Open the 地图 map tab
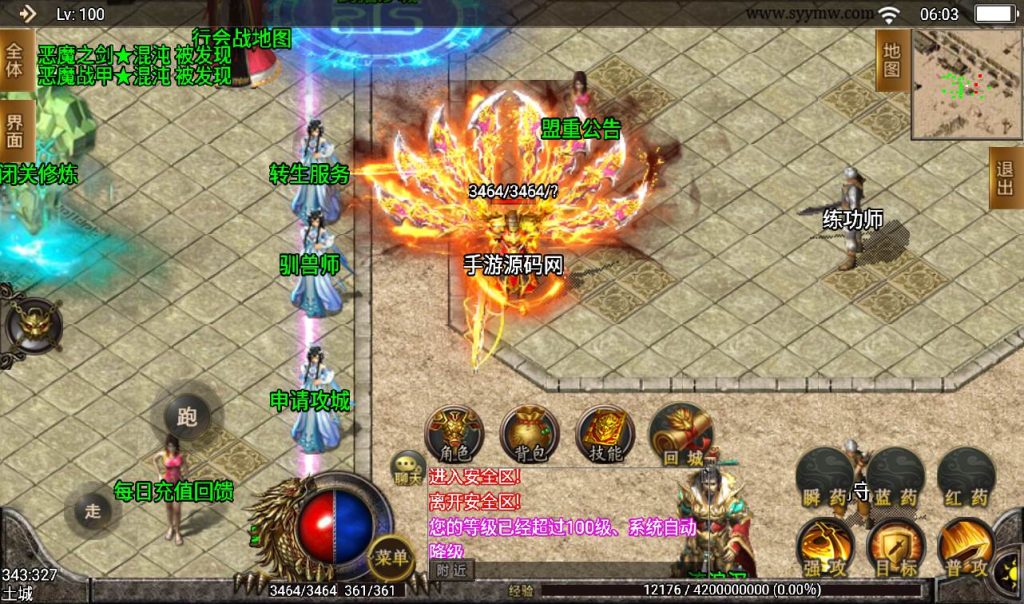Image resolution: width=1024 pixels, height=604 pixels. click(x=892, y=60)
